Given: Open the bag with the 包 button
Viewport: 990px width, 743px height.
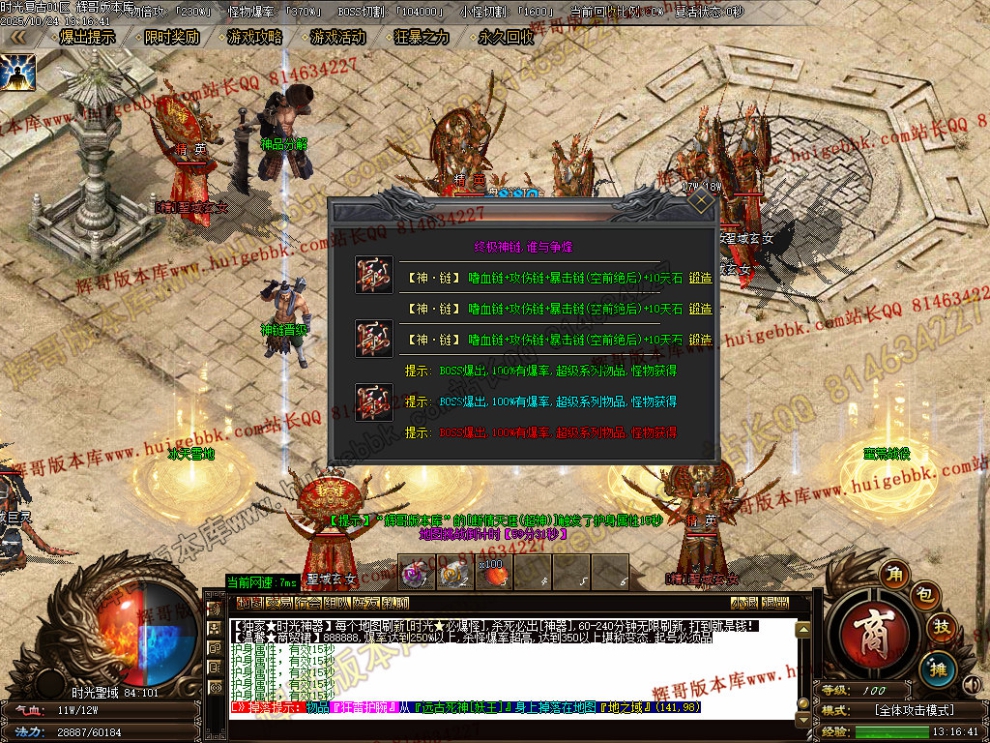Looking at the screenshot, I should [x=925, y=597].
